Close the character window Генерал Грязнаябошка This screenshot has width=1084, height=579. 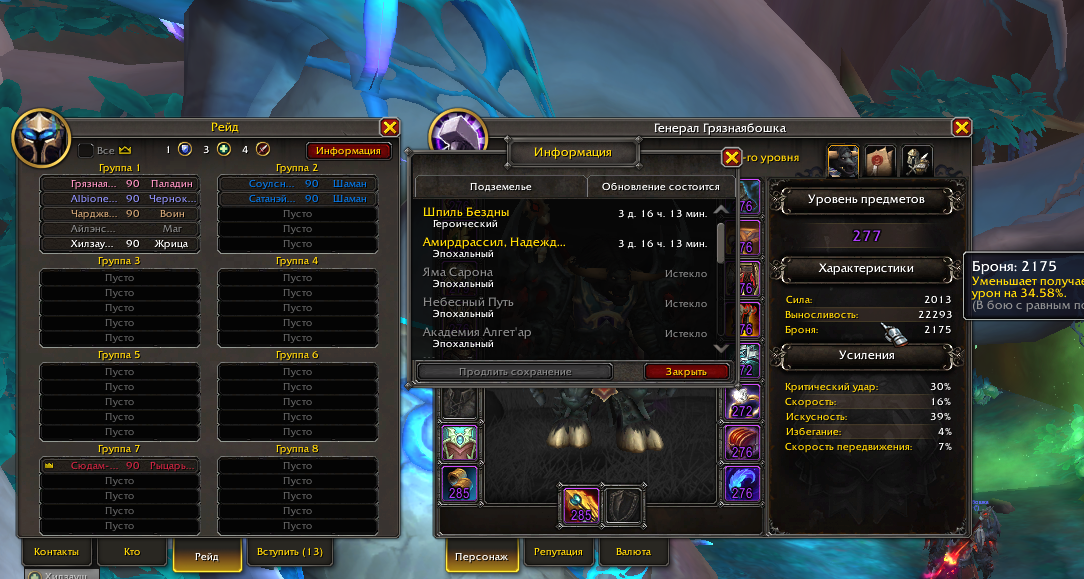[961, 127]
